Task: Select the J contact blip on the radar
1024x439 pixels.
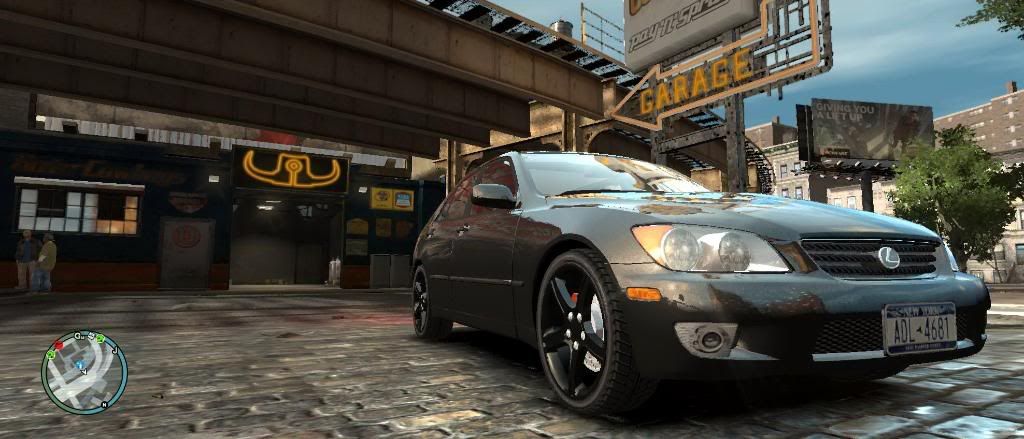Action: click(113, 349)
